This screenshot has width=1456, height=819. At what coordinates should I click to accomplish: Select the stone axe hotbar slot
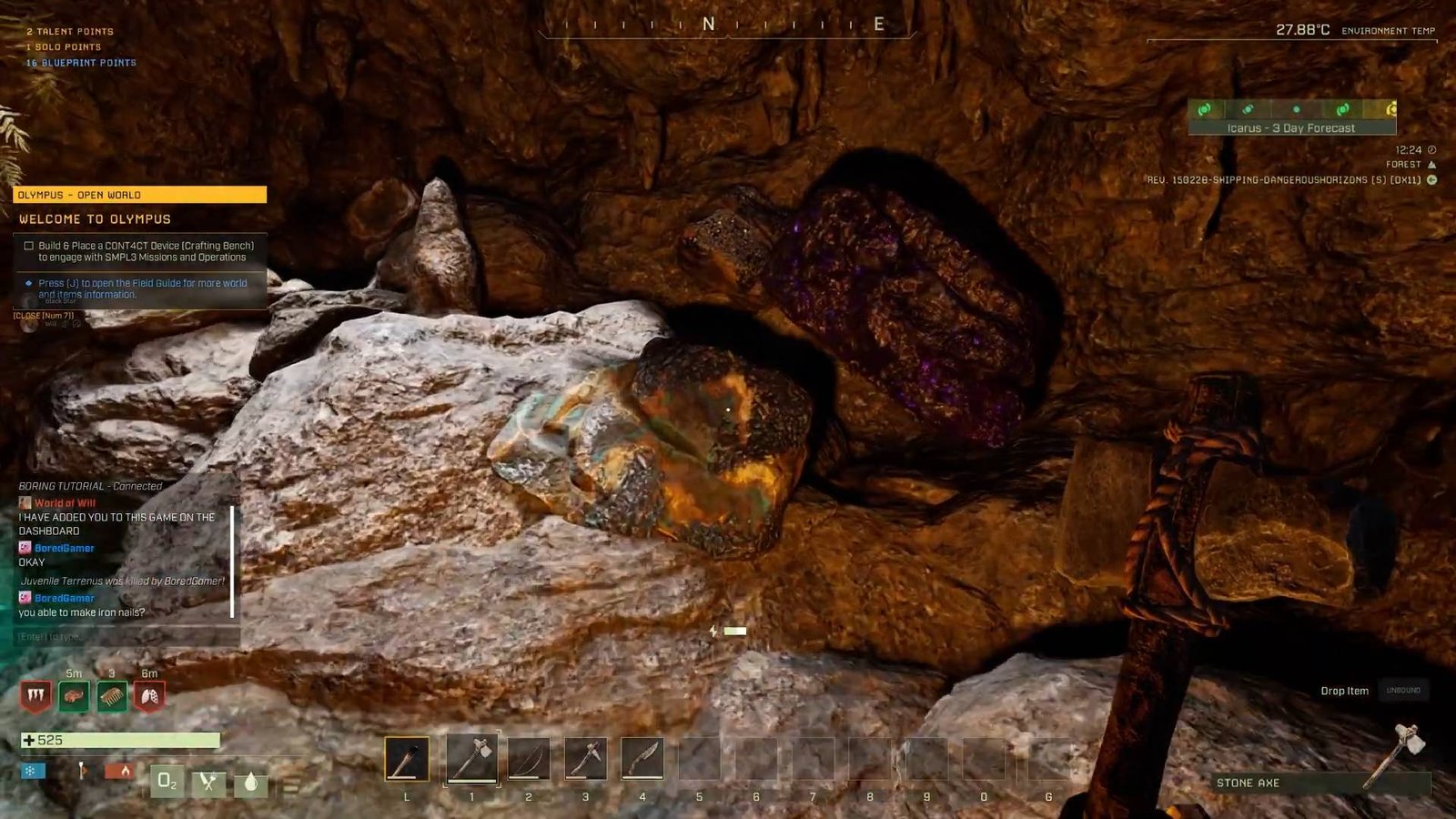click(471, 759)
